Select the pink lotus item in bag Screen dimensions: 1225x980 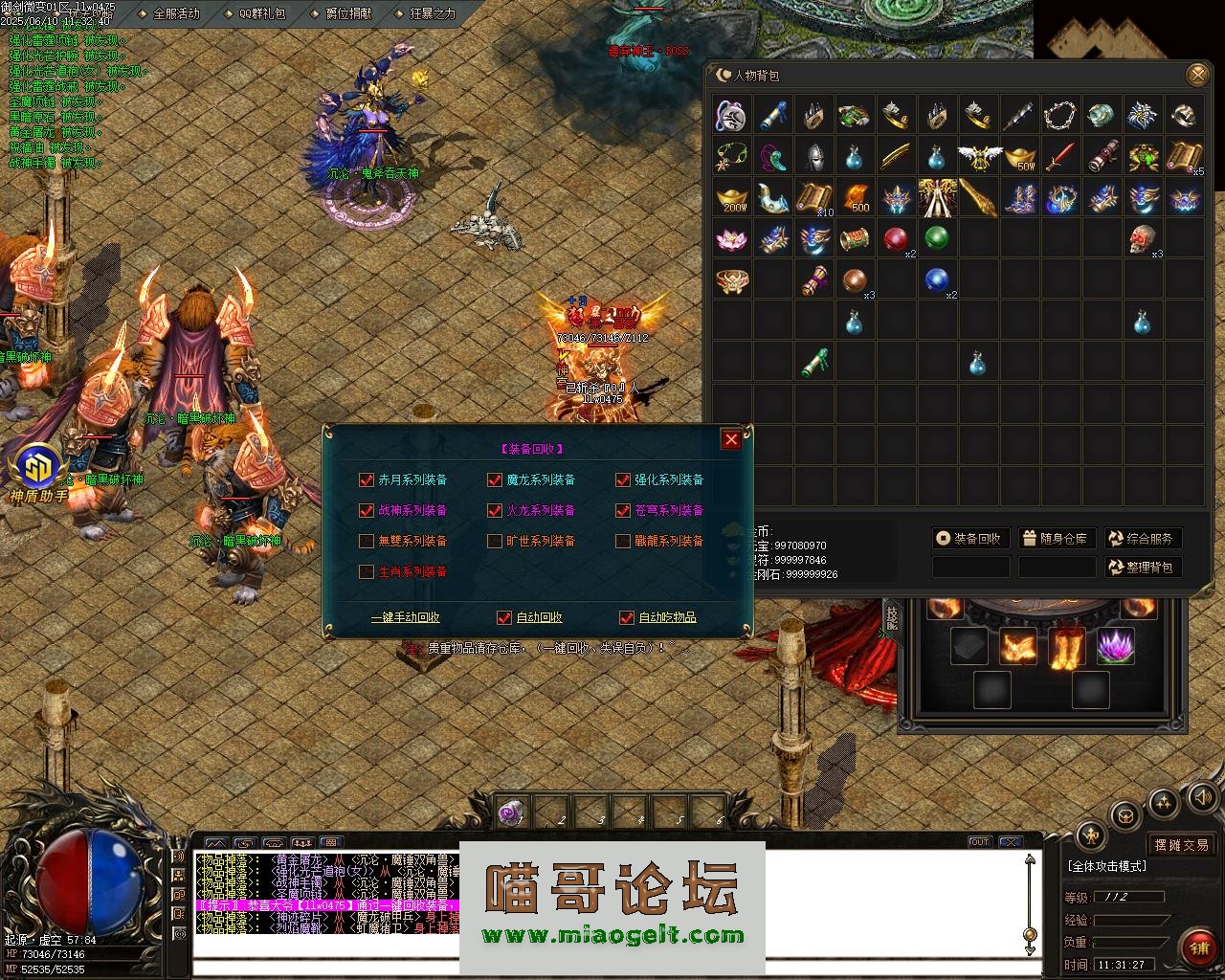point(733,239)
